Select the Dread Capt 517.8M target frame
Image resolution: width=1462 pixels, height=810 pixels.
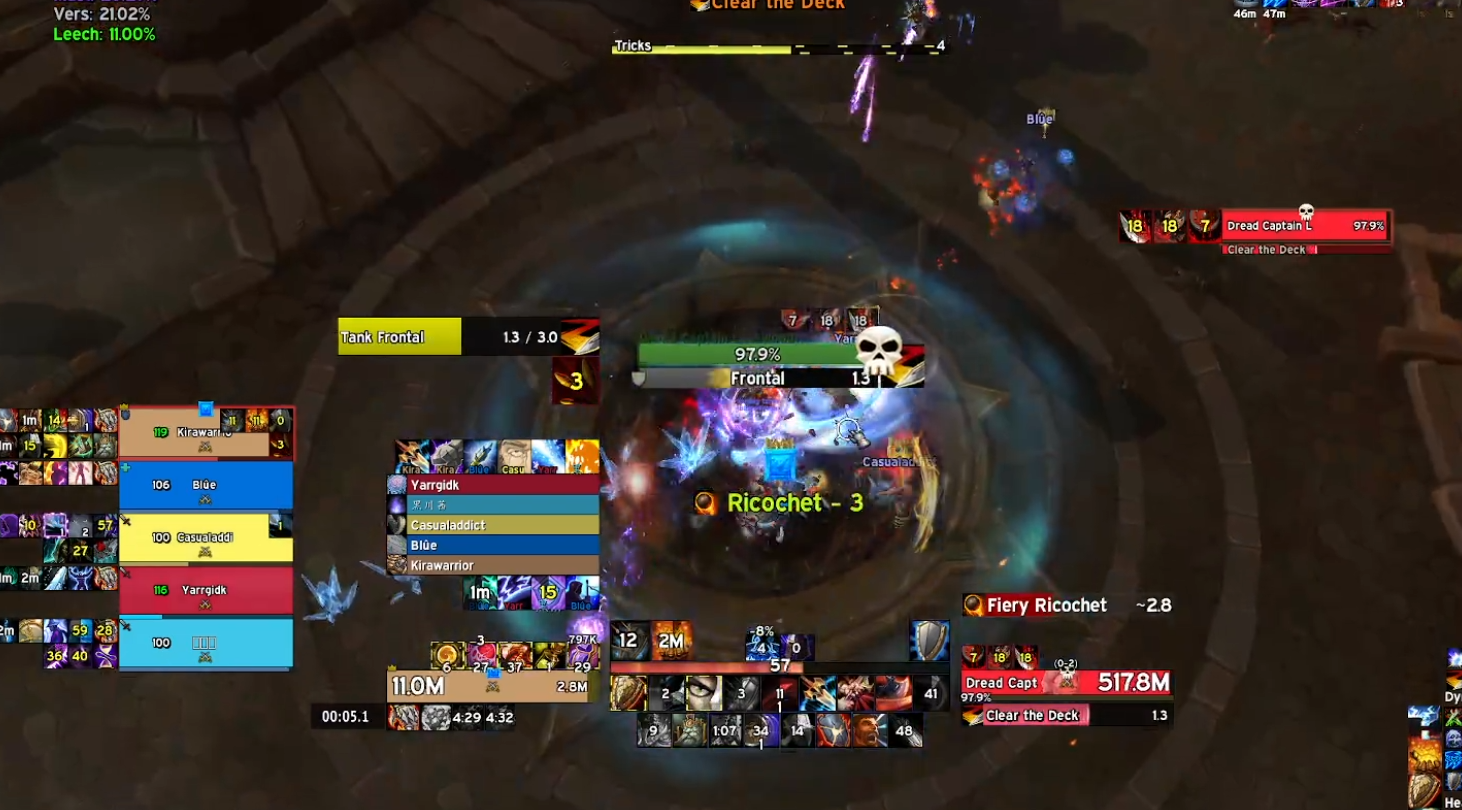coord(1066,683)
